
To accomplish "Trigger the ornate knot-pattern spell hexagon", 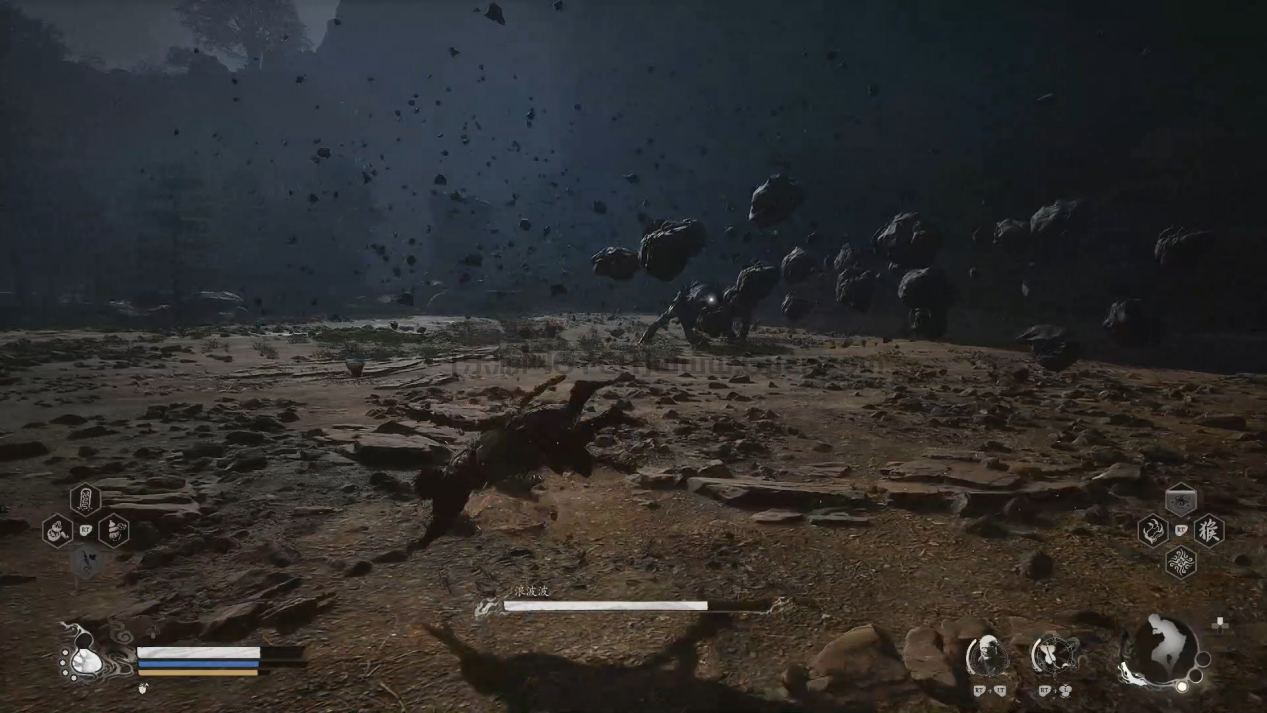I will coord(1181,562).
